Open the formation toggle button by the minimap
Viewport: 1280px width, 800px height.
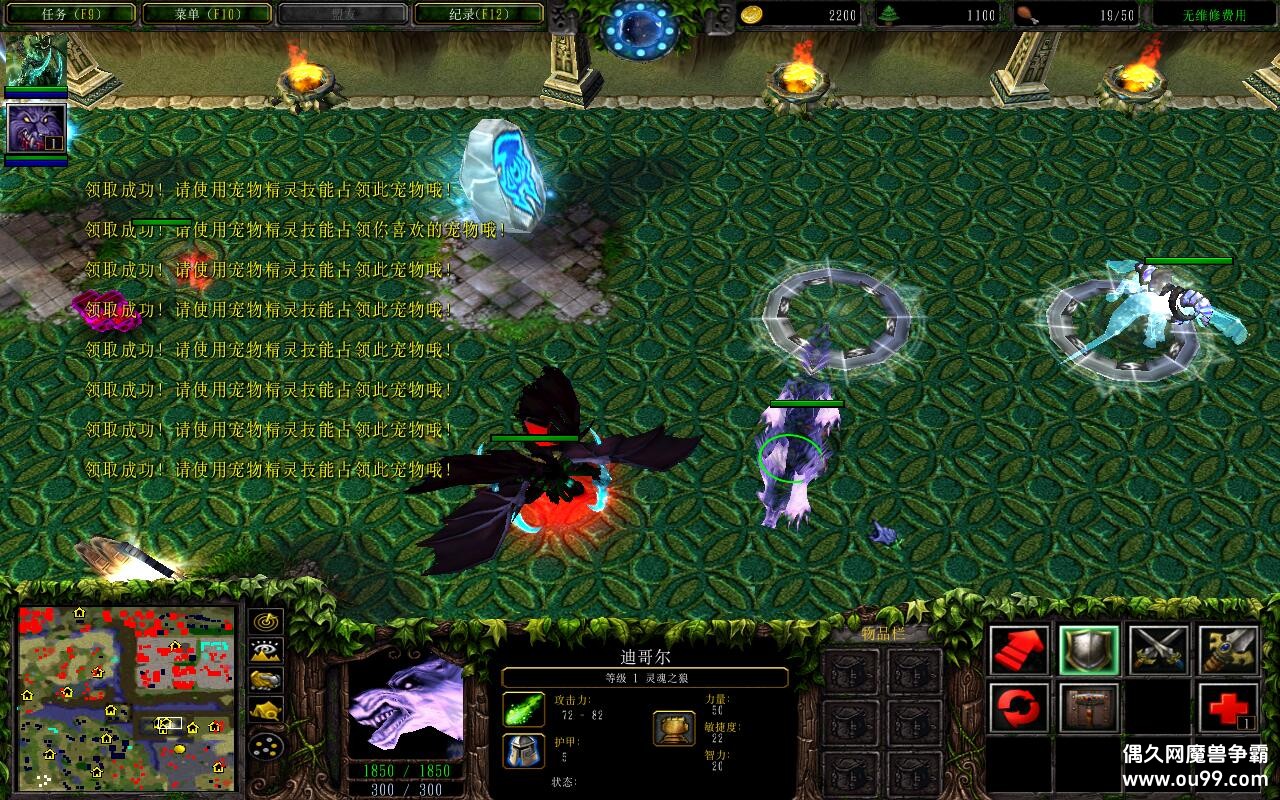266,746
